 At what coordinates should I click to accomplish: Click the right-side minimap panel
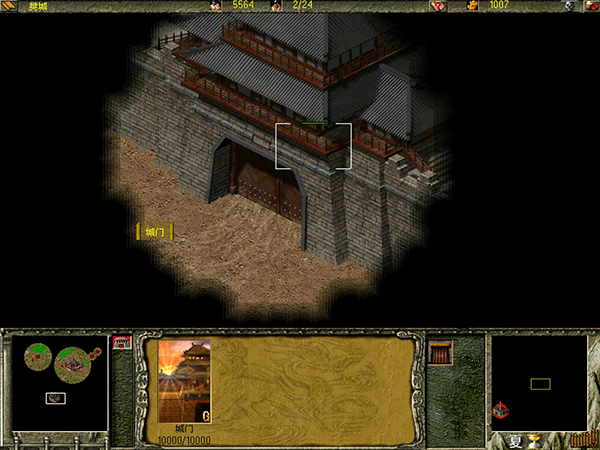(539, 382)
